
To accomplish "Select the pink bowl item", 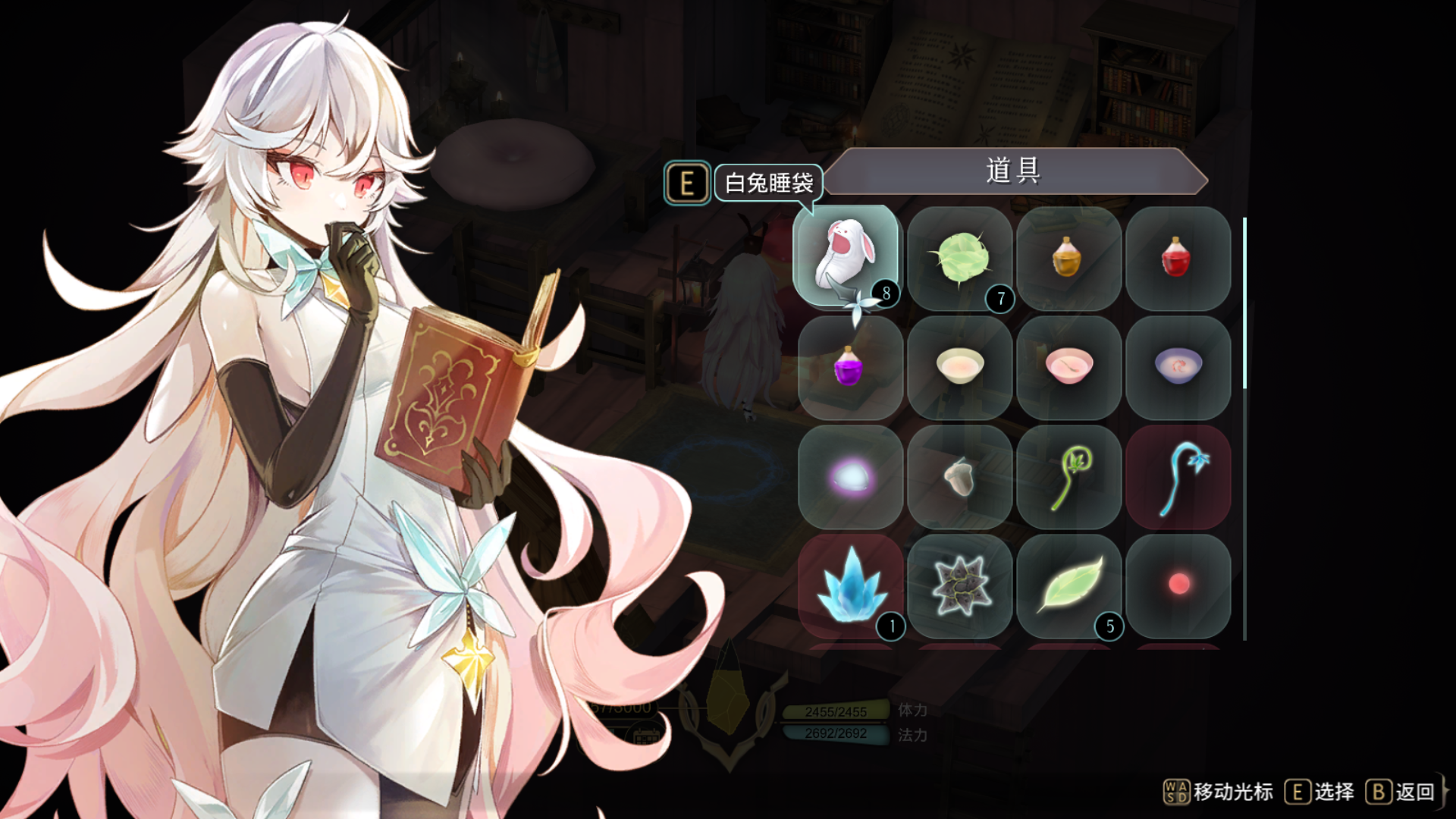I will [1070, 368].
